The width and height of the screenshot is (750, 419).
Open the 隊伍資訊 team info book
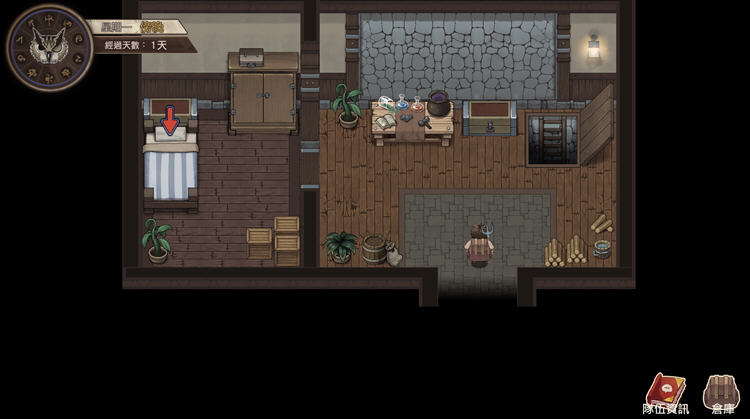[665, 390]
